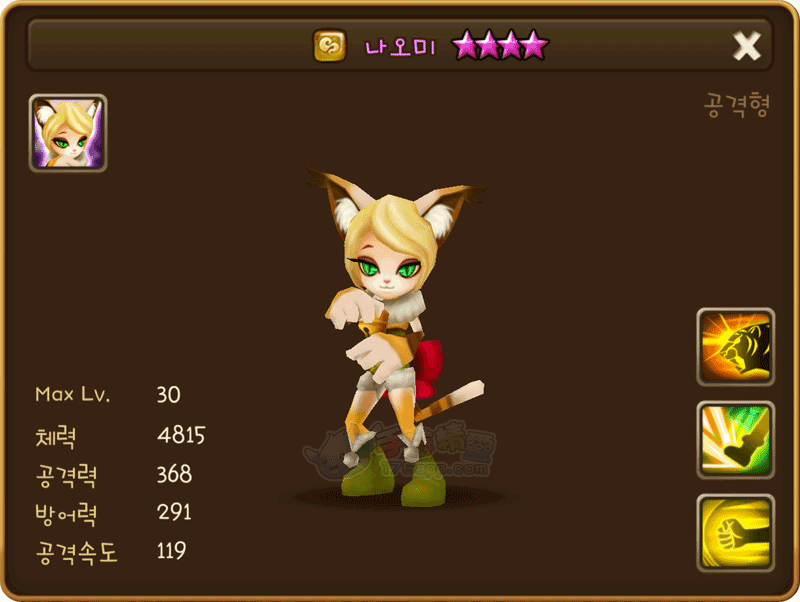View the tiger strike skill icon
Image resolution: width=800 pixels, height=602 pixels.
tap(736, 347)
